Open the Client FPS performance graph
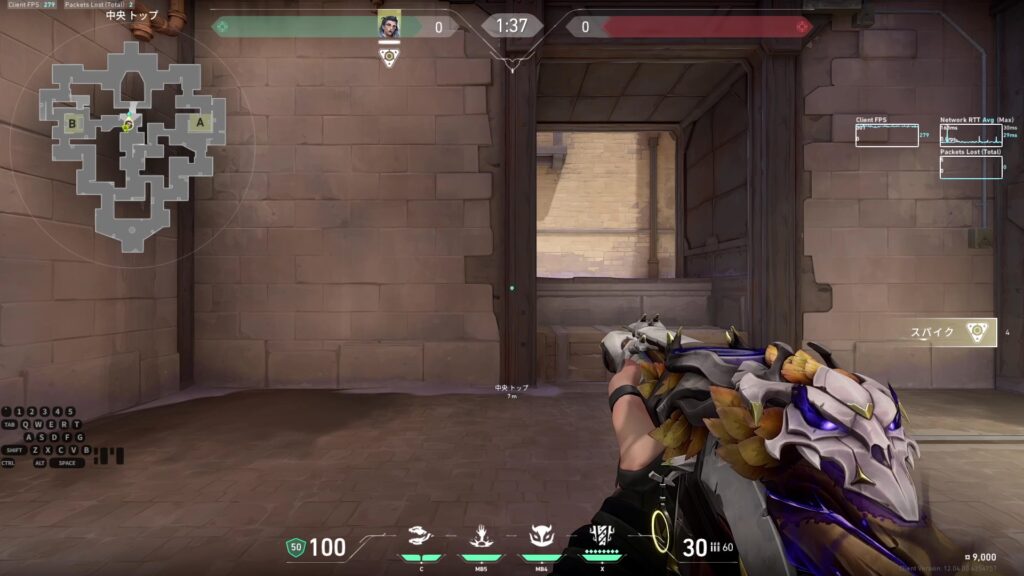The image size is (1024, 576). click(886, 135)
